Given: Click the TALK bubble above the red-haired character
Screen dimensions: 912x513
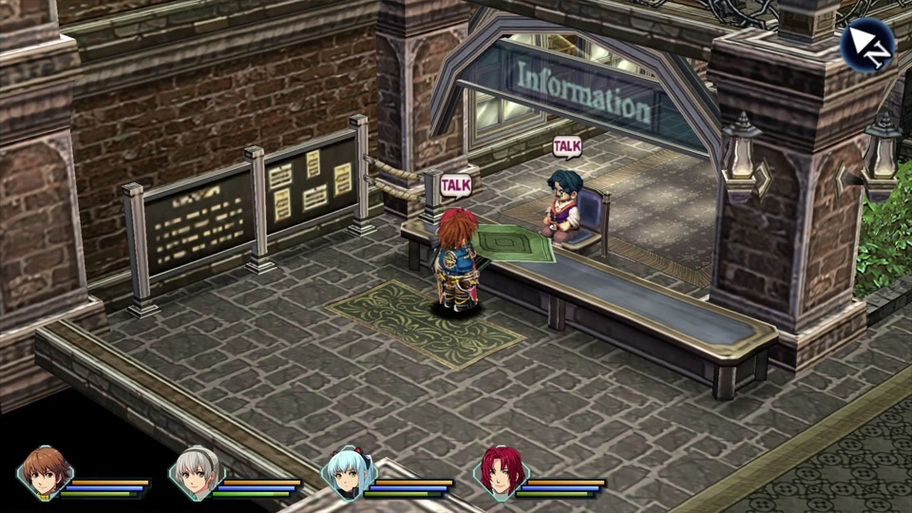Looking at the screenshot, I should click(455, 185).
